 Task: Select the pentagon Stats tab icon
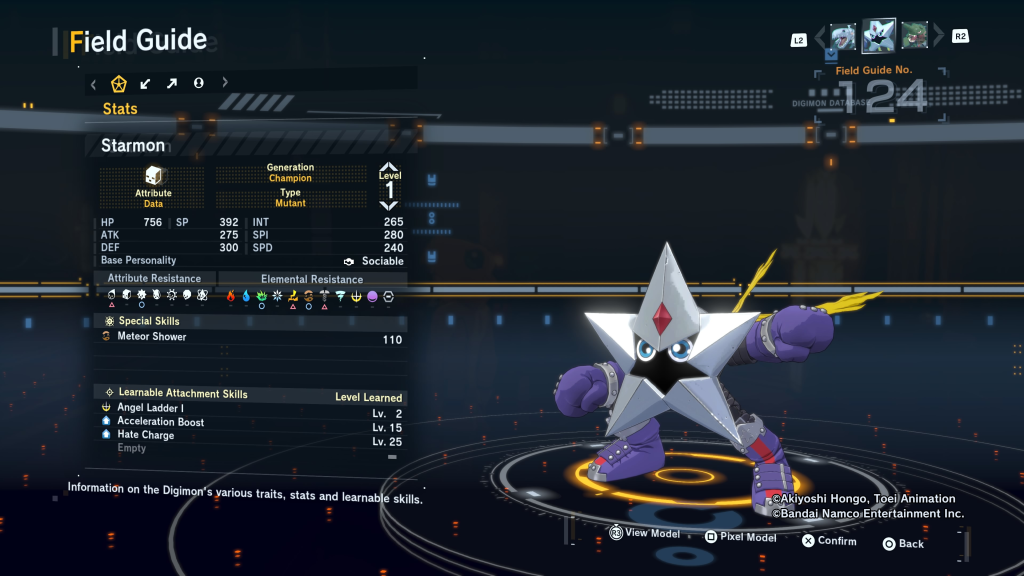[x=119, y=83]
